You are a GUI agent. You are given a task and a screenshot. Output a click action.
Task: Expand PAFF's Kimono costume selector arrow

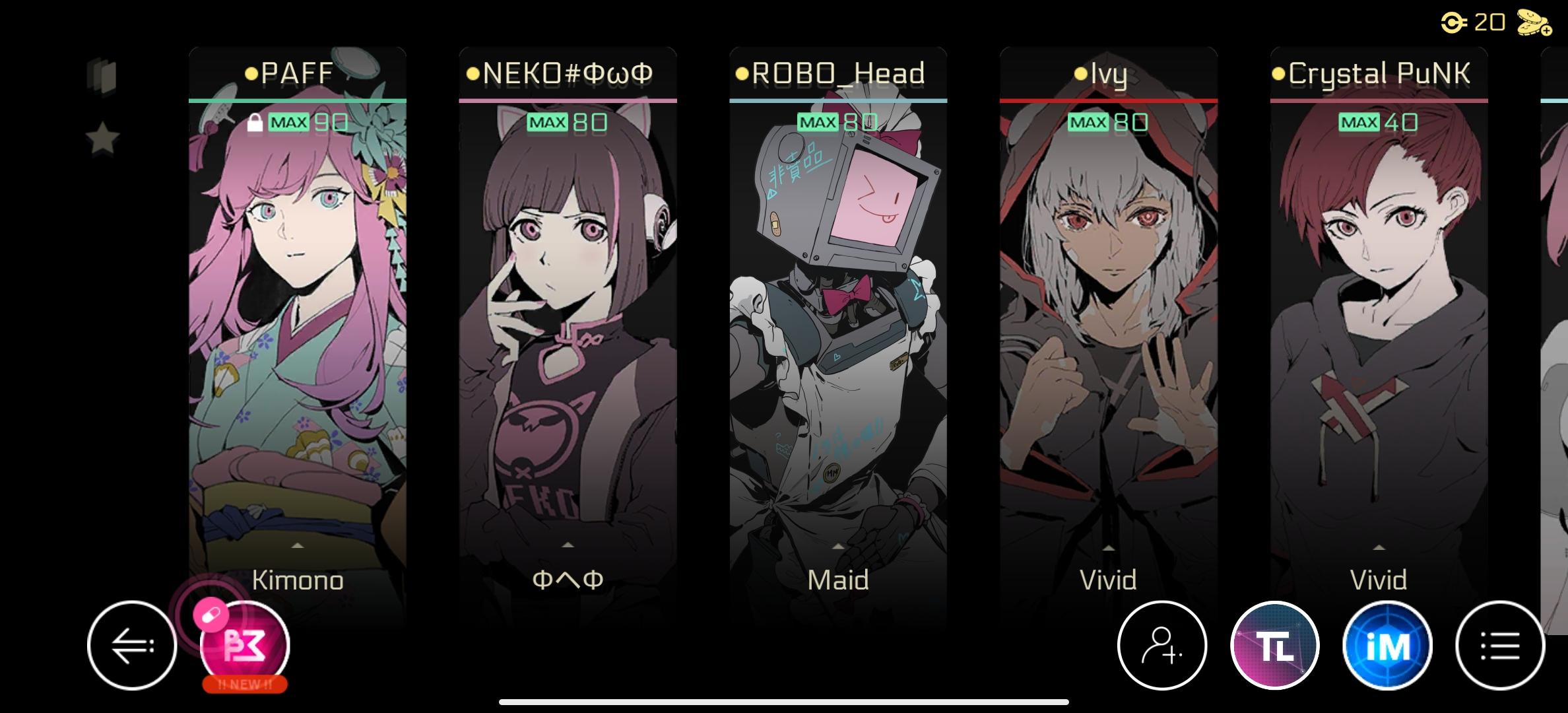tap(298, 546)
